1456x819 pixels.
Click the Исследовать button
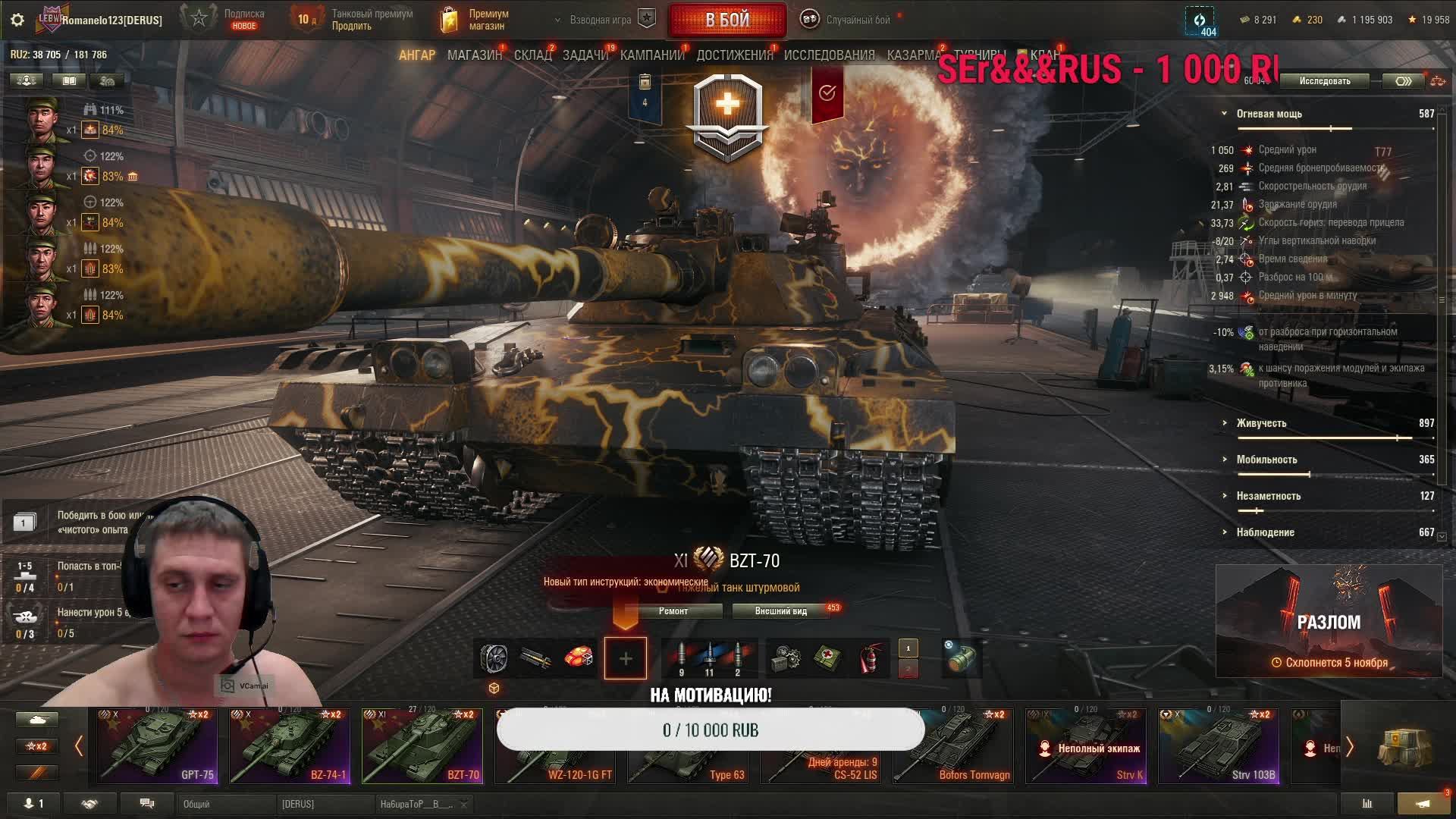coord(1324,81)
